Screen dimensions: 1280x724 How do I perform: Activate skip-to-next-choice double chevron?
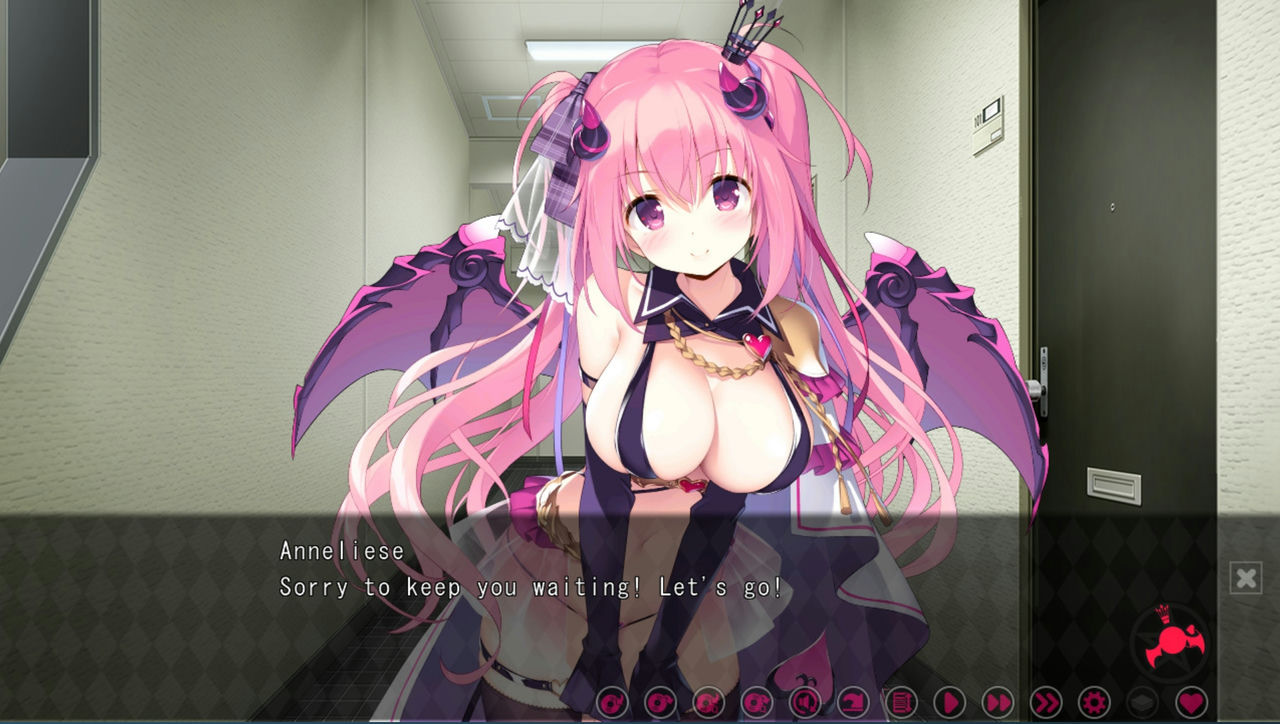click(x=1048, y=703)
